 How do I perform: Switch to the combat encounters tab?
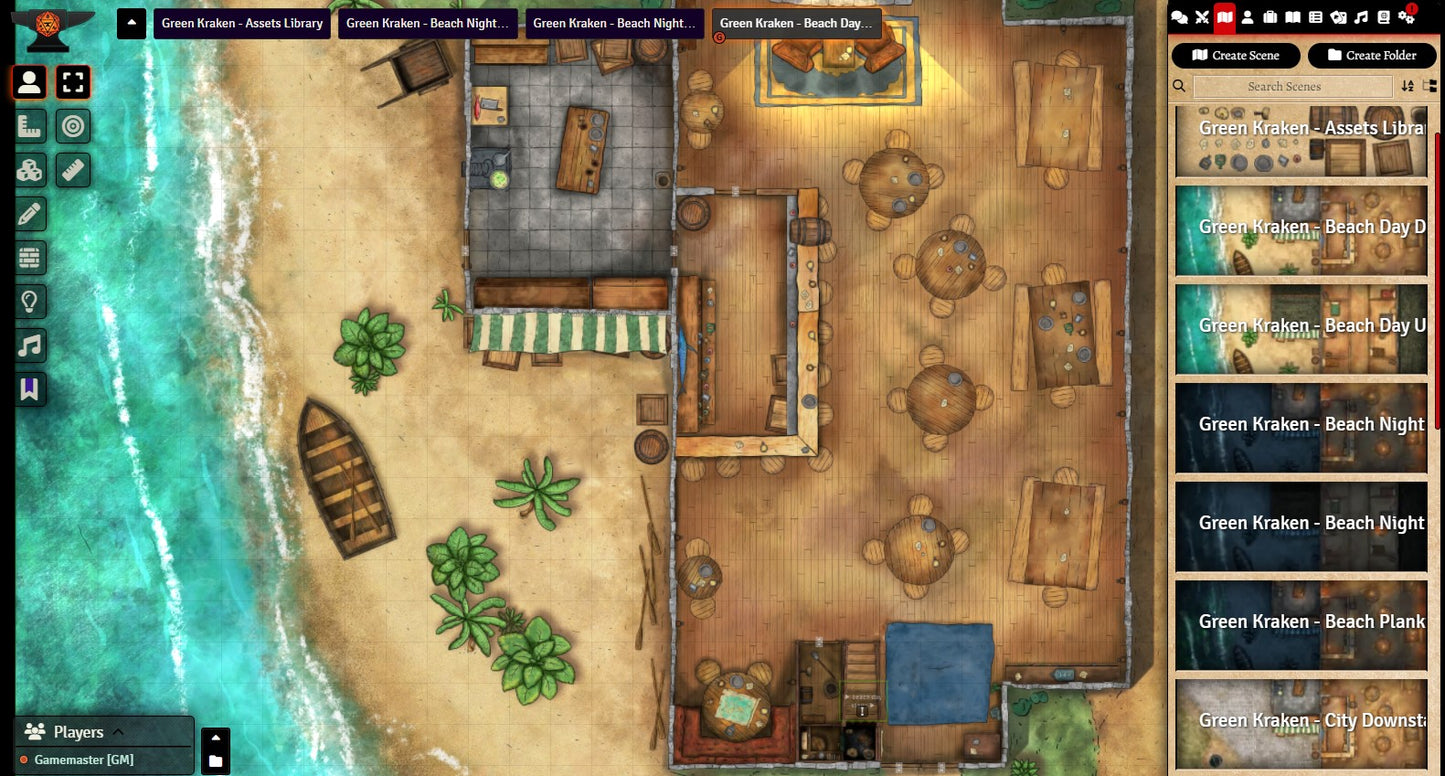tap(1202, 16)
